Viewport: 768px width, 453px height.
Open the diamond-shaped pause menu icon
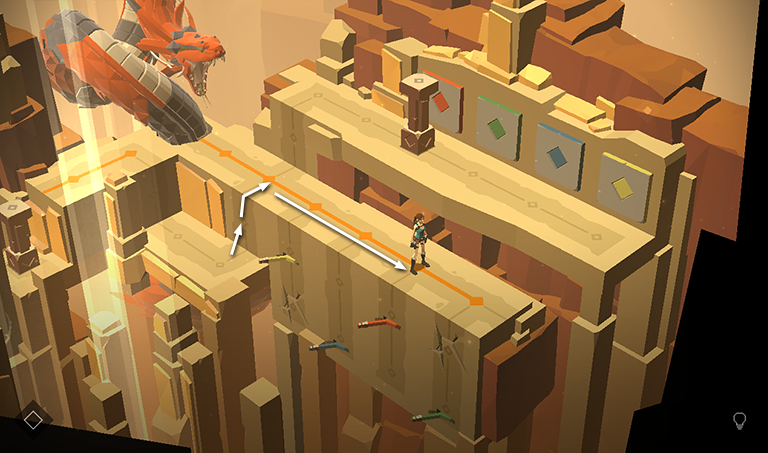tap(33, 420)
